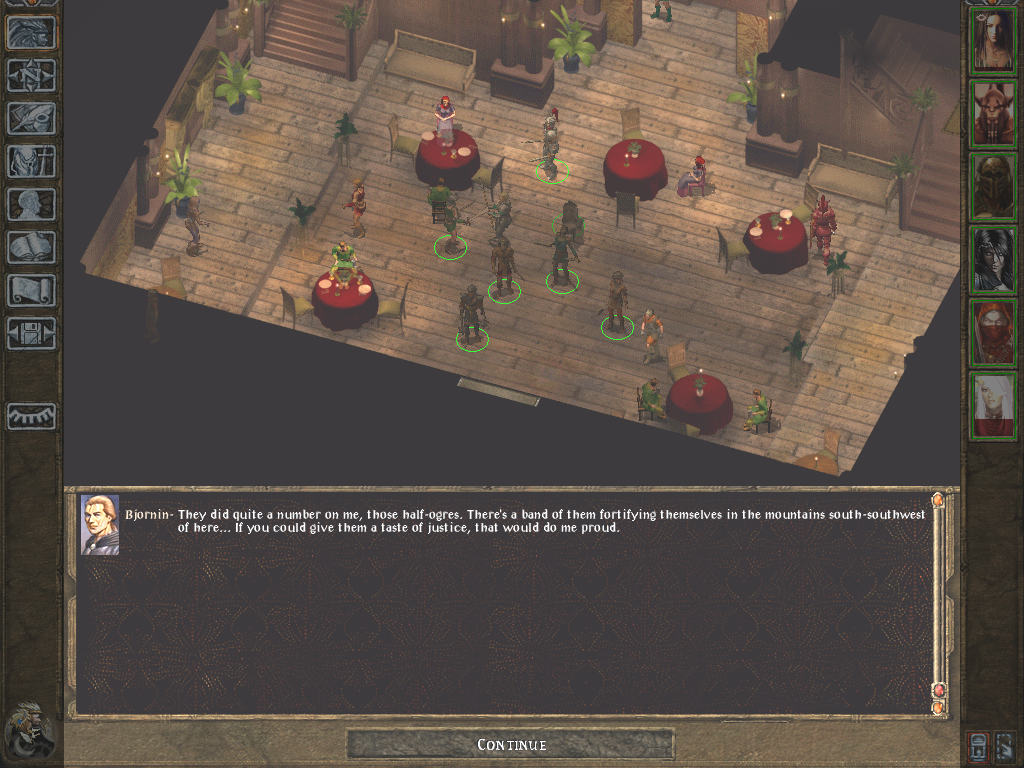1024x768 pixels.
Task: Open the options scroll icon
Action: pos(31,290)
